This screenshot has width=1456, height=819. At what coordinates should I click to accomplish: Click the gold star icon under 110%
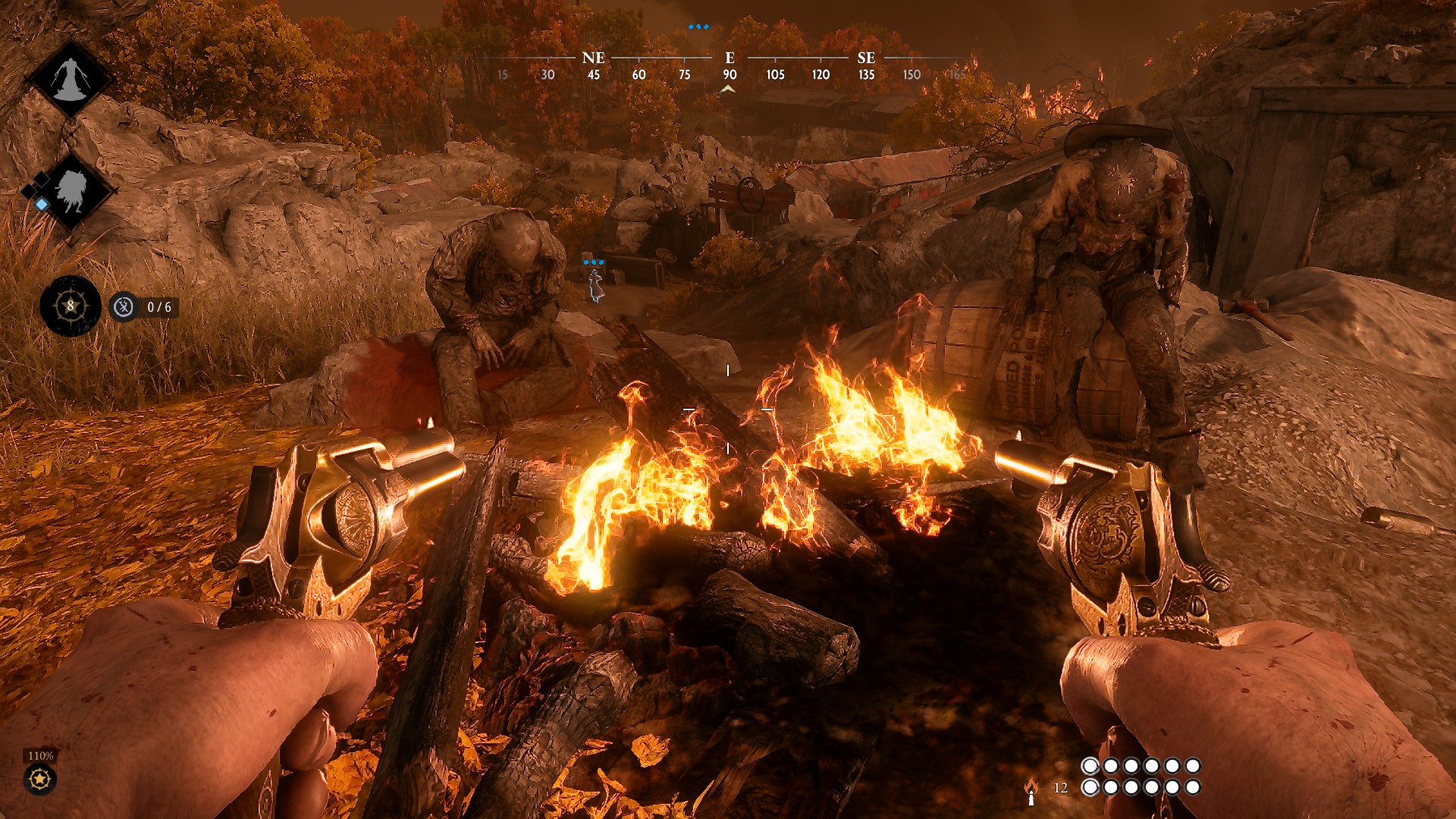pyautogui.click(x=39, y=779)
